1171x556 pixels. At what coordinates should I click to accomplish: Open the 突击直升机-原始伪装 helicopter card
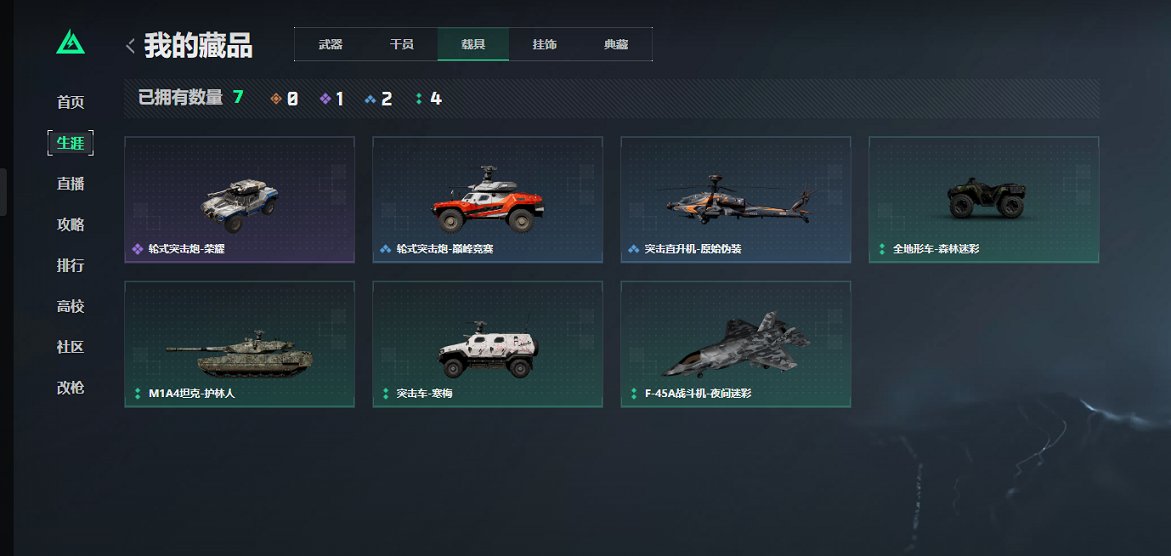pyautogui.click(x=735, y=200)
